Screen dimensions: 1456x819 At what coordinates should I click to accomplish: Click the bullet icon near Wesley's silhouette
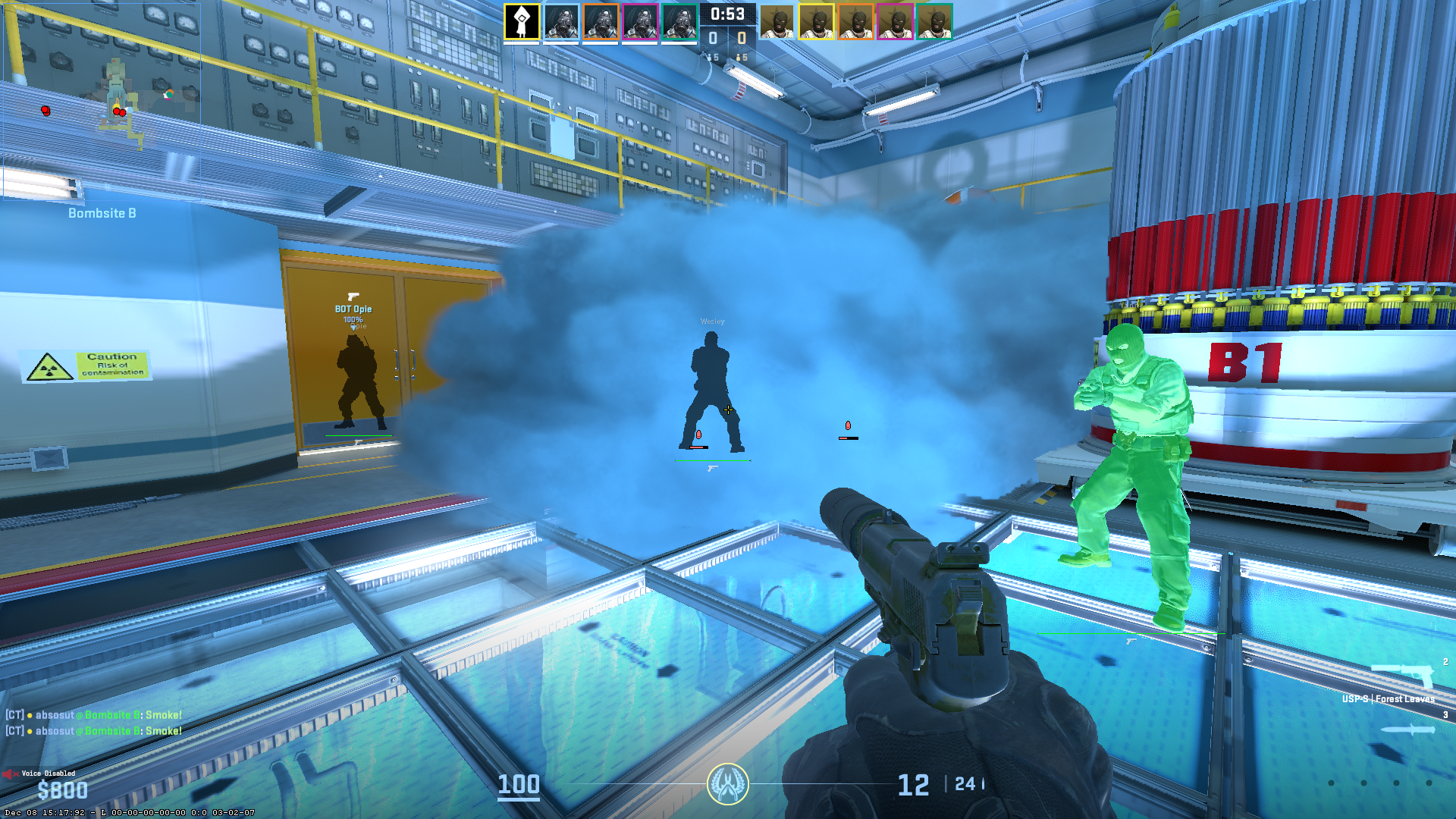(x=699, y=435)
